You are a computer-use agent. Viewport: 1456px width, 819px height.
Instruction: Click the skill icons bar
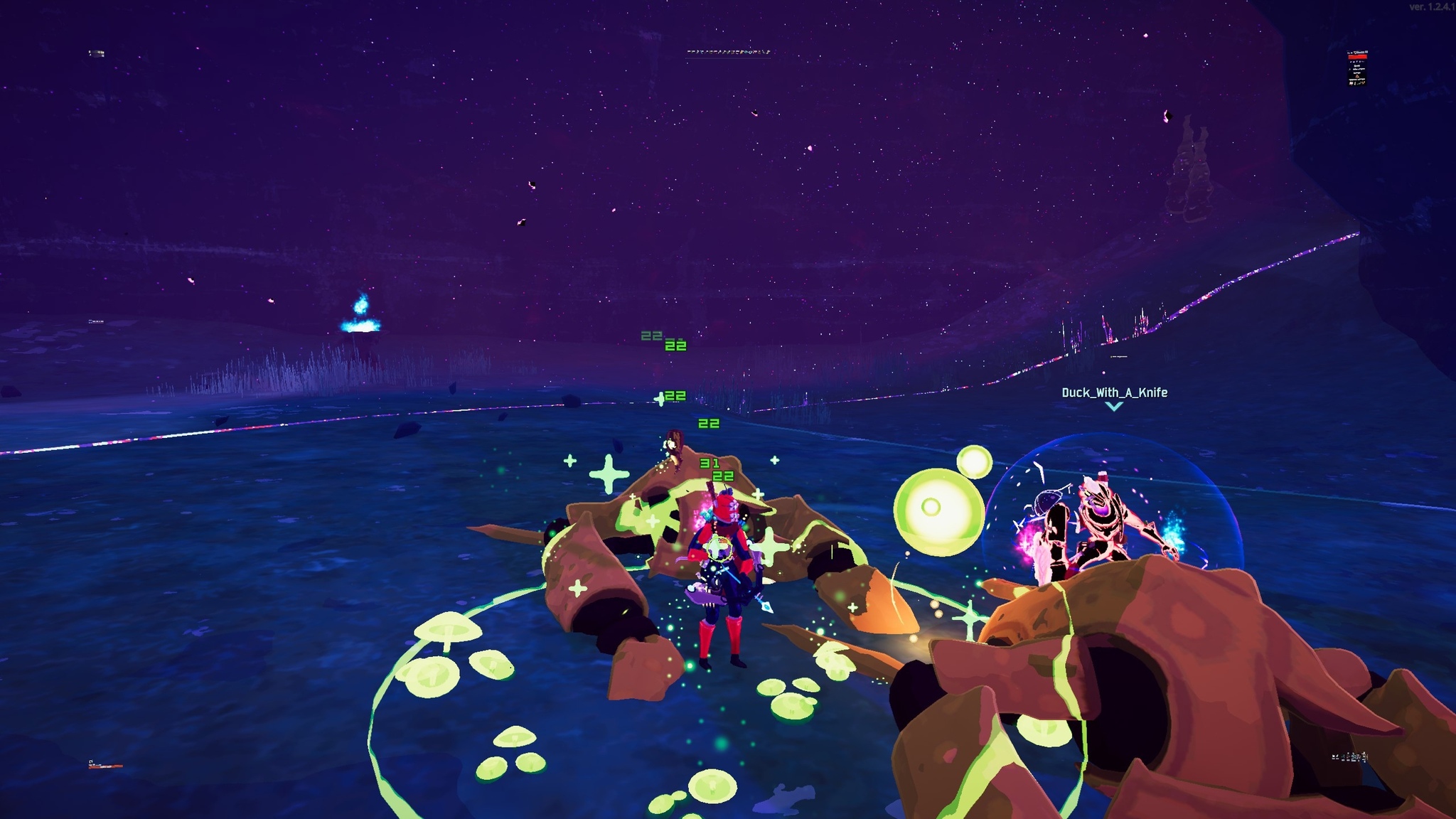(1349, 757)
